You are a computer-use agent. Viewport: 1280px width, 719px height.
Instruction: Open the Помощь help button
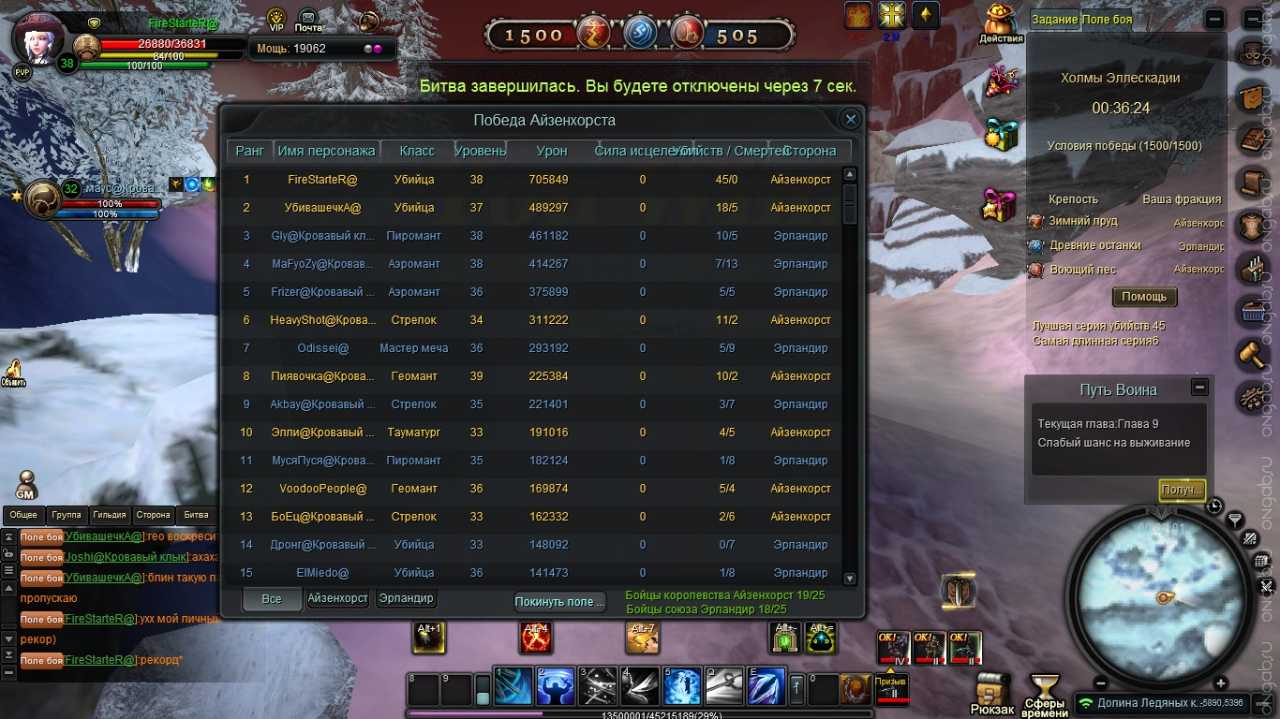(1144, 297)
